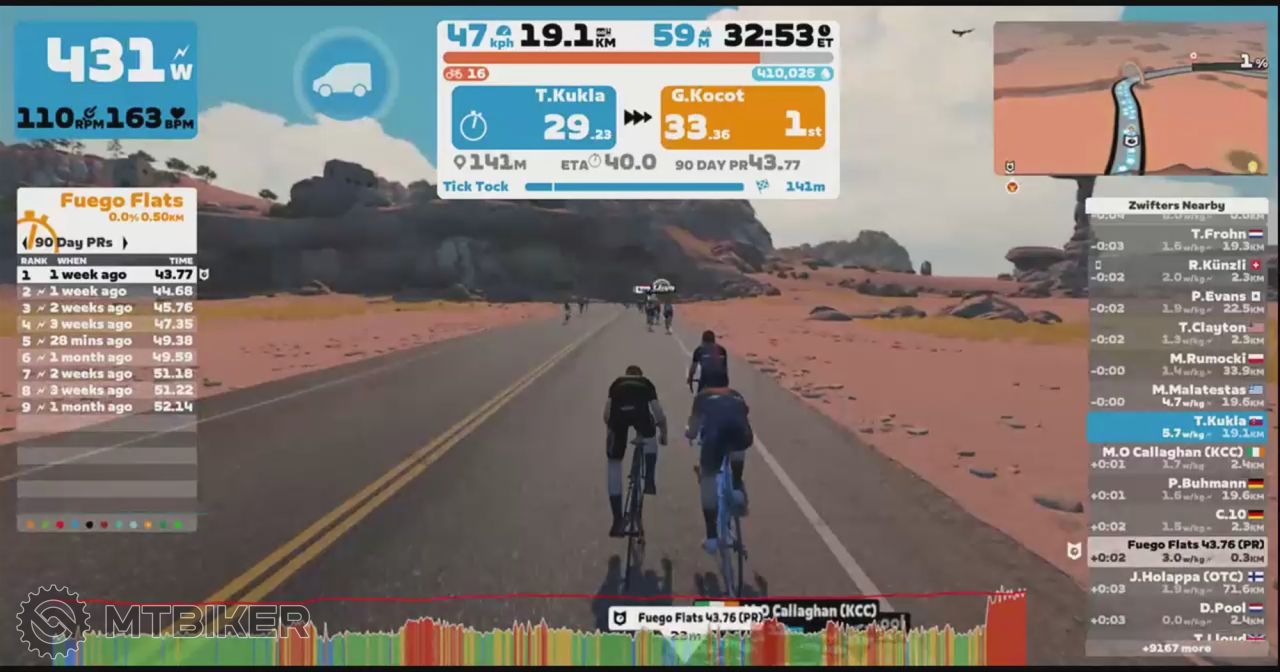Select M.Rumocki in the rider list
The height and width of the screenshot is (672, 1280).
pos(1177,364)
